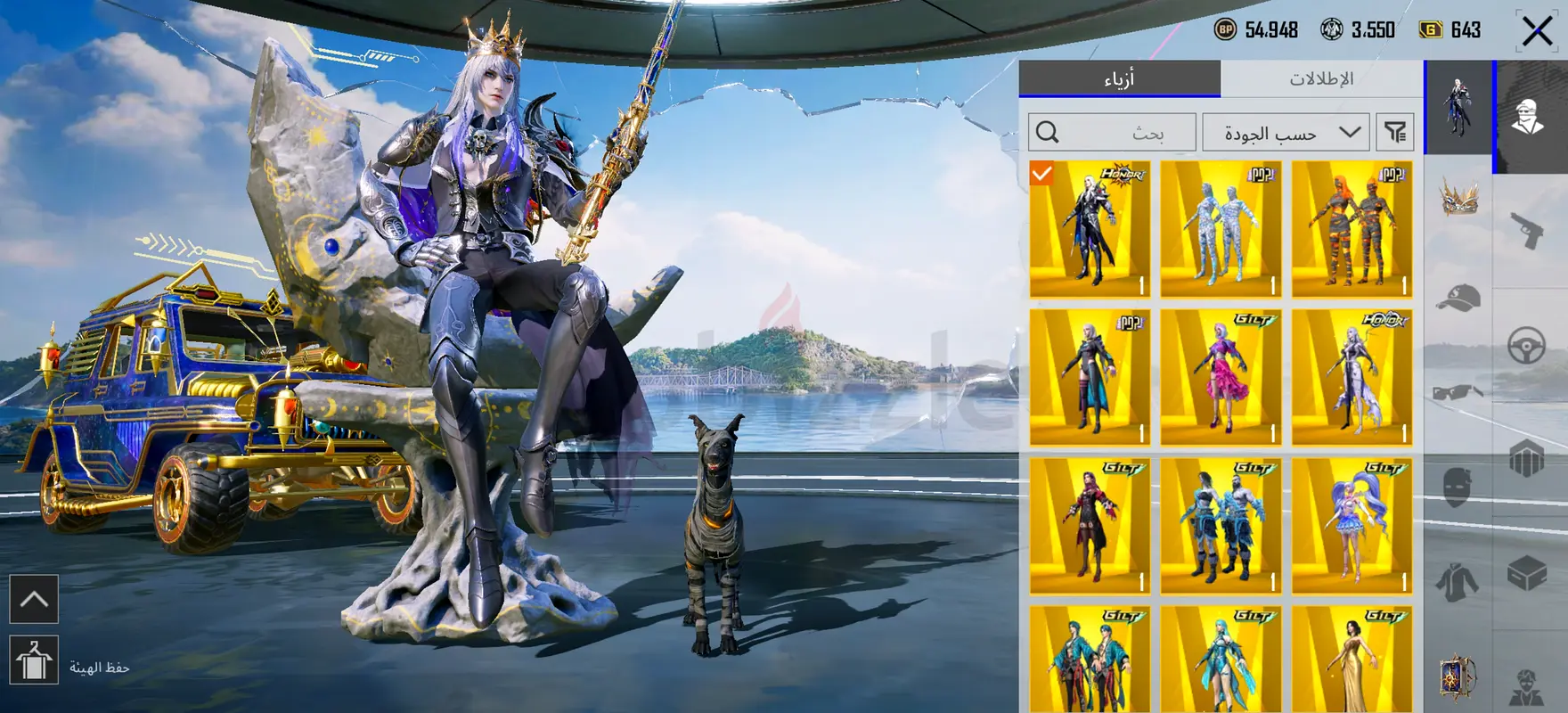Save the look with the hanger button
Image resolution: width=1568 pixels, height=713 pixels.
click(x=34, y=660)
